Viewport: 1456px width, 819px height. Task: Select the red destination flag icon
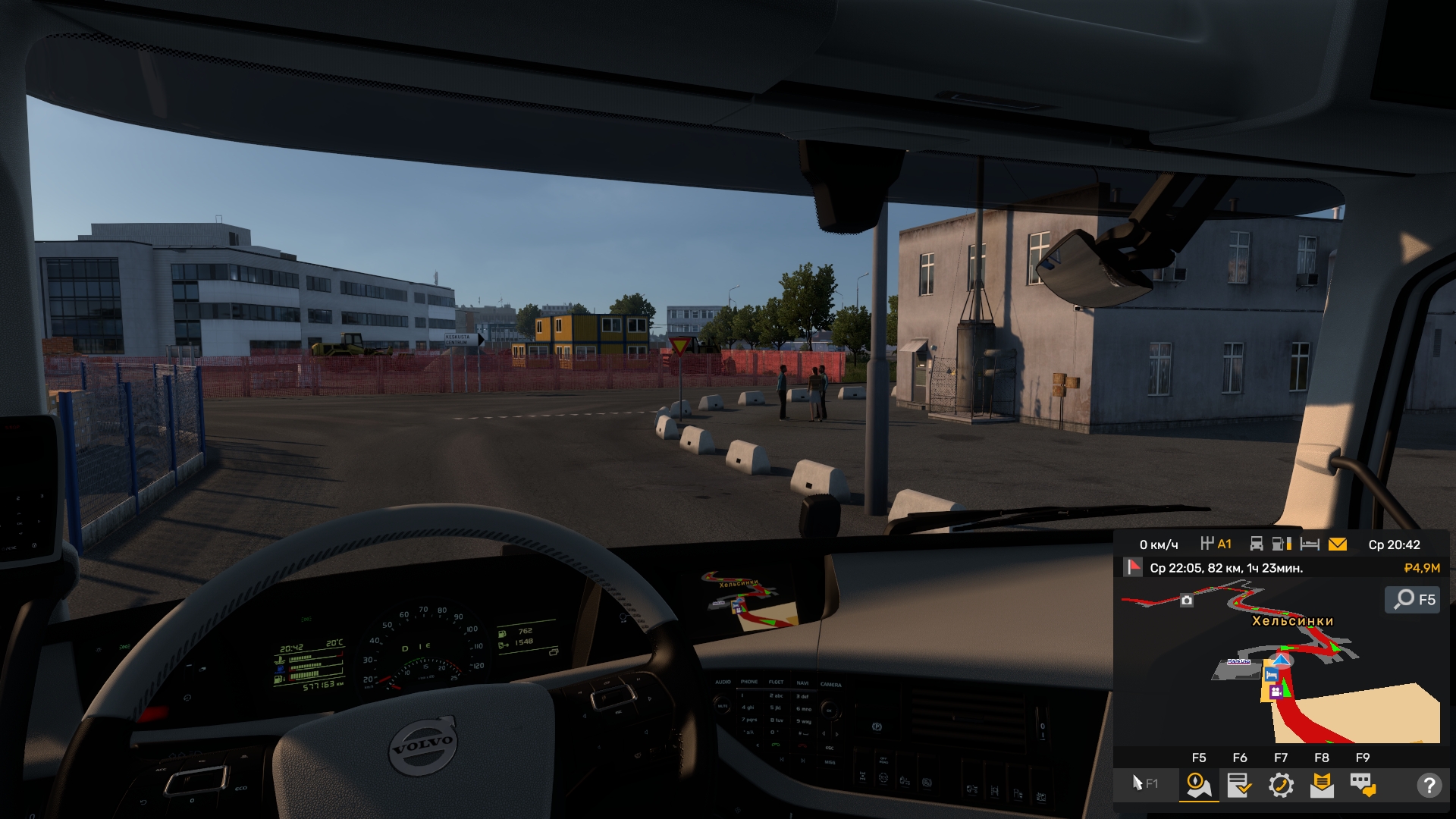[1133, 567]
